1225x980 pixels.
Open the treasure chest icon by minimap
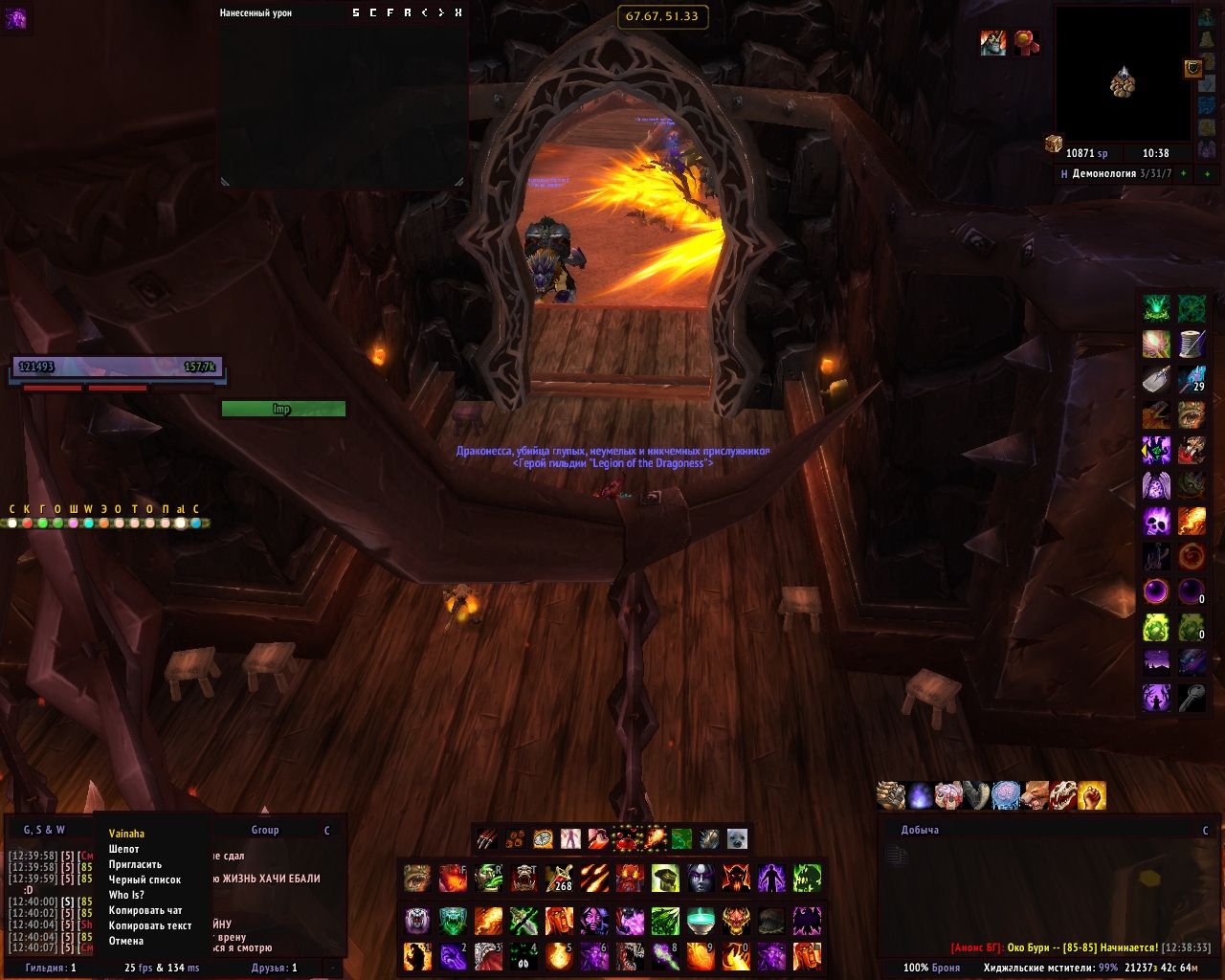click(x=1054, y=144)
